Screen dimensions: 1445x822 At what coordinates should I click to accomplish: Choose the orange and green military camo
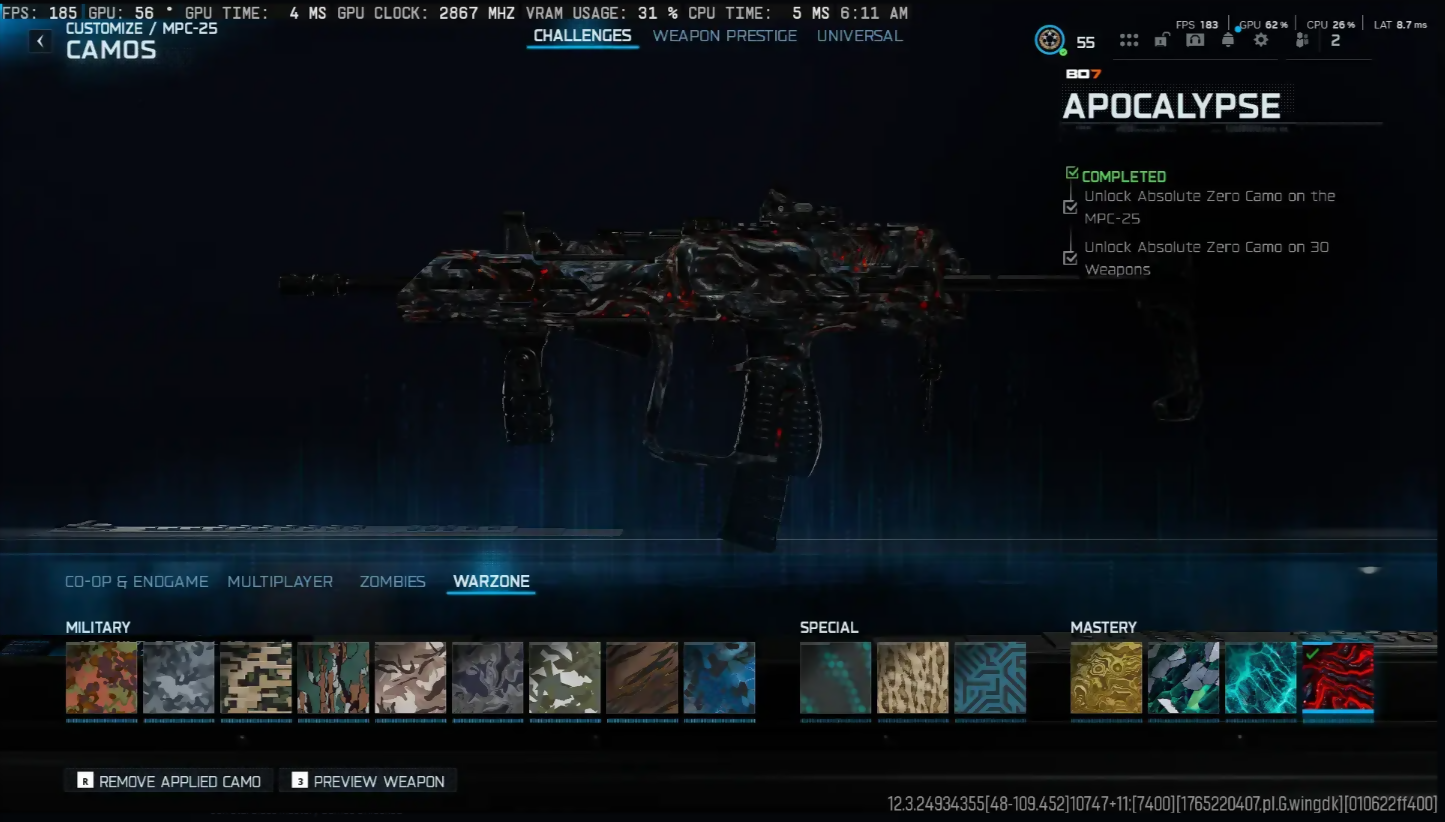tap(101, 678)
